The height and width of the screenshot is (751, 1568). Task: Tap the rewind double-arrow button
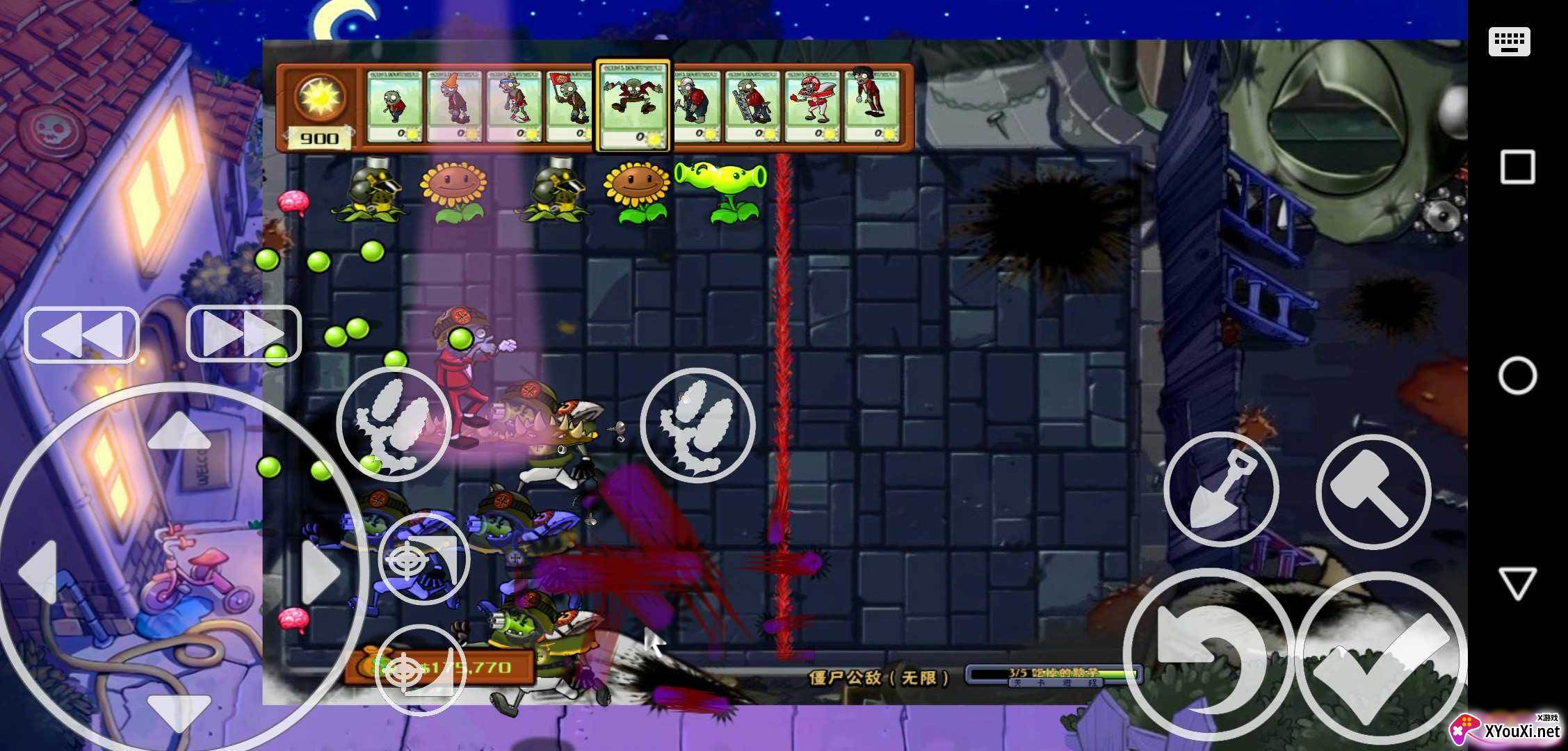(82, 335)
